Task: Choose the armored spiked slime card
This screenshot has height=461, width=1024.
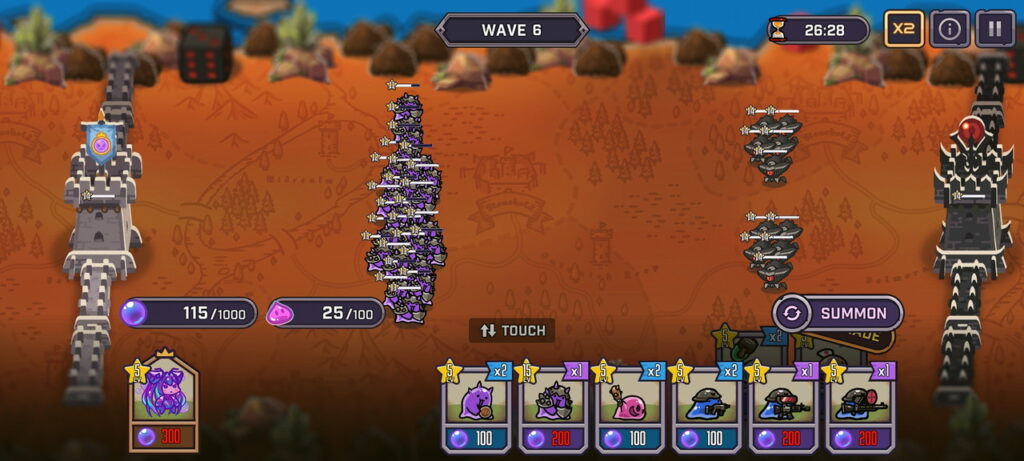Action: [554, 406]
